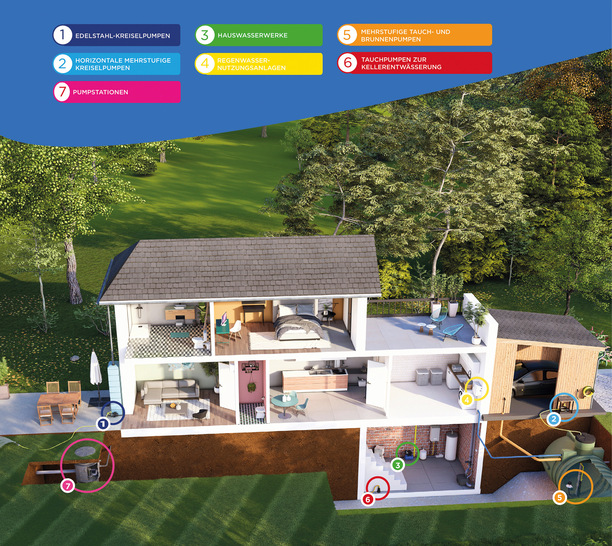612x546 pixels.
Task: Click red hotspot marker 6 on the basement floor
Action: (x=368, y=498)
